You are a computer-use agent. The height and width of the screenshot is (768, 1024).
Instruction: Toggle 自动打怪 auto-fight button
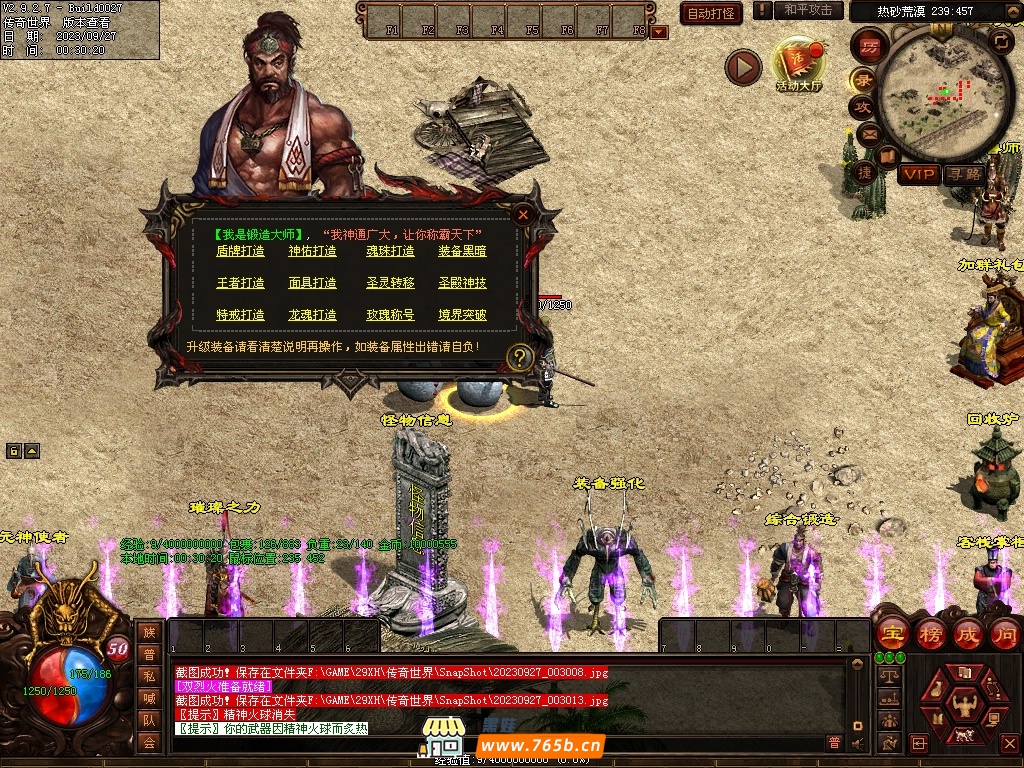pyautogui.click(x=711, y=13)
